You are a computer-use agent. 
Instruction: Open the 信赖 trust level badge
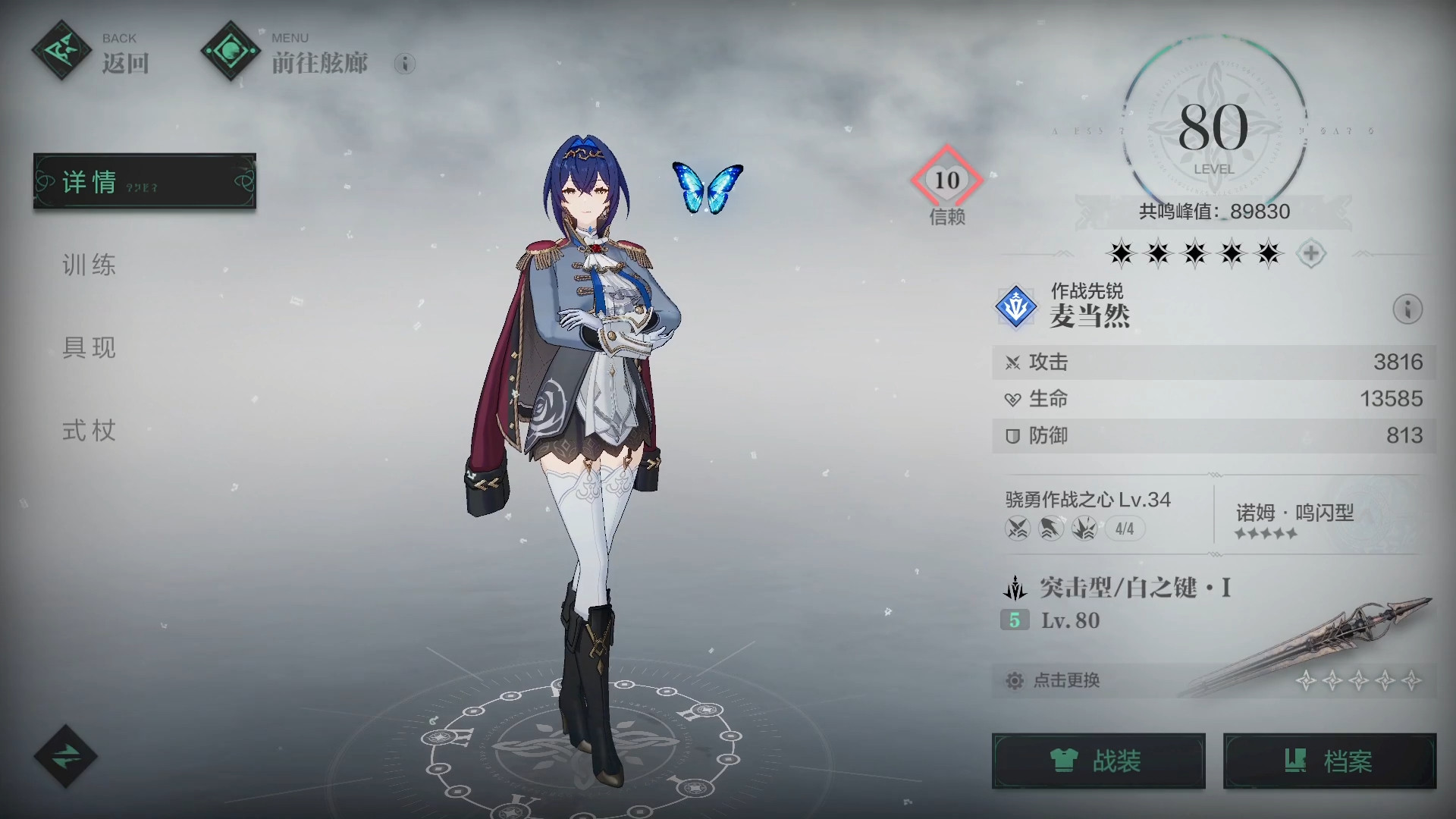pyautogui.click(x=946, y=180)
